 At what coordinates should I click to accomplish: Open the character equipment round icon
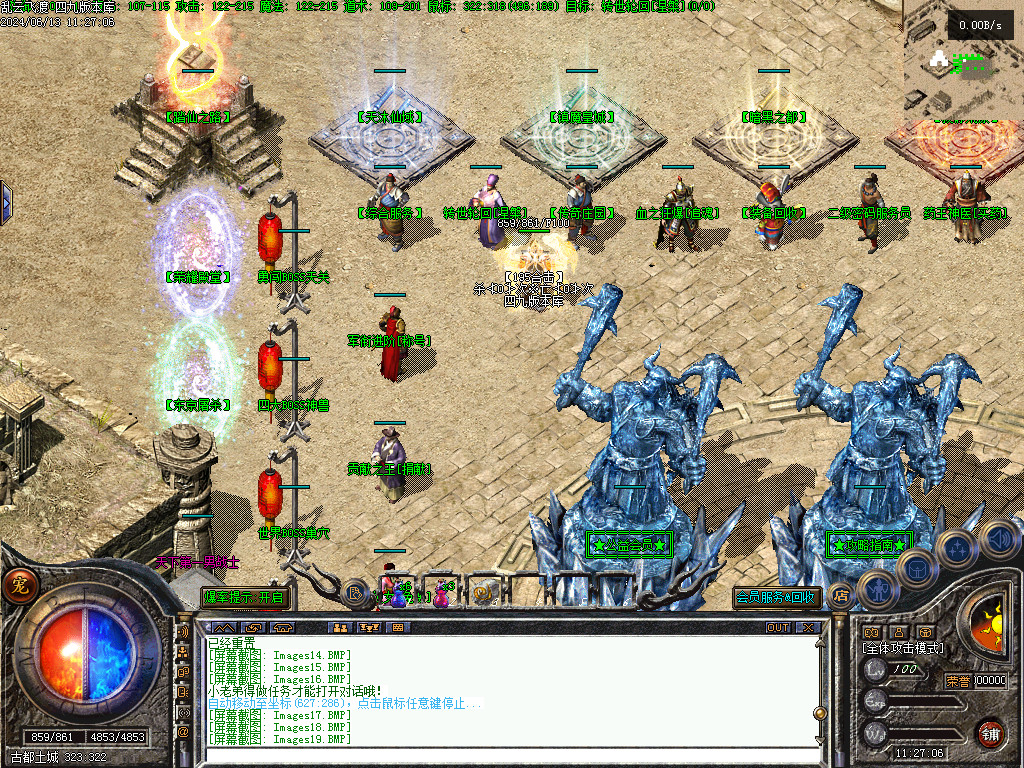[876, 589]
